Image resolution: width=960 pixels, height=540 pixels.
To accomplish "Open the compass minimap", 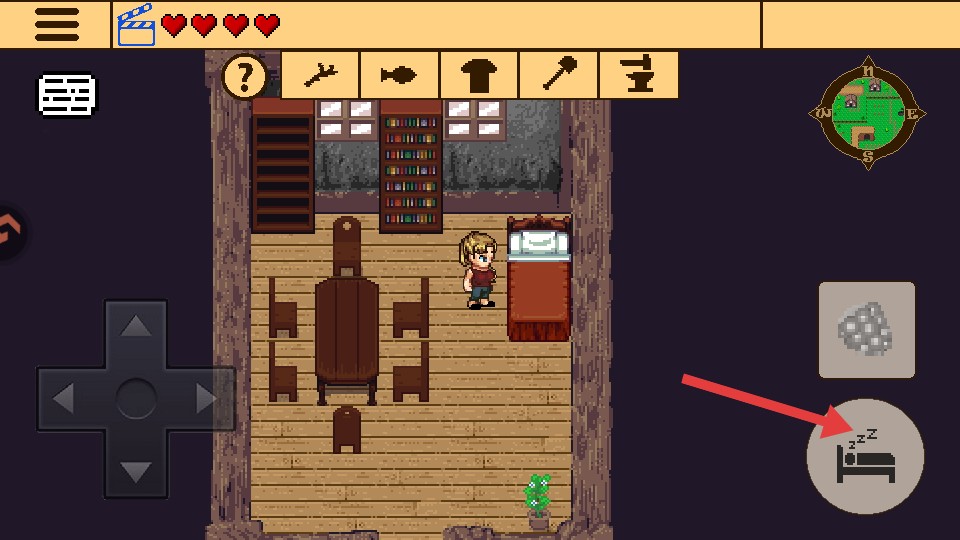I will click(867, 111).
